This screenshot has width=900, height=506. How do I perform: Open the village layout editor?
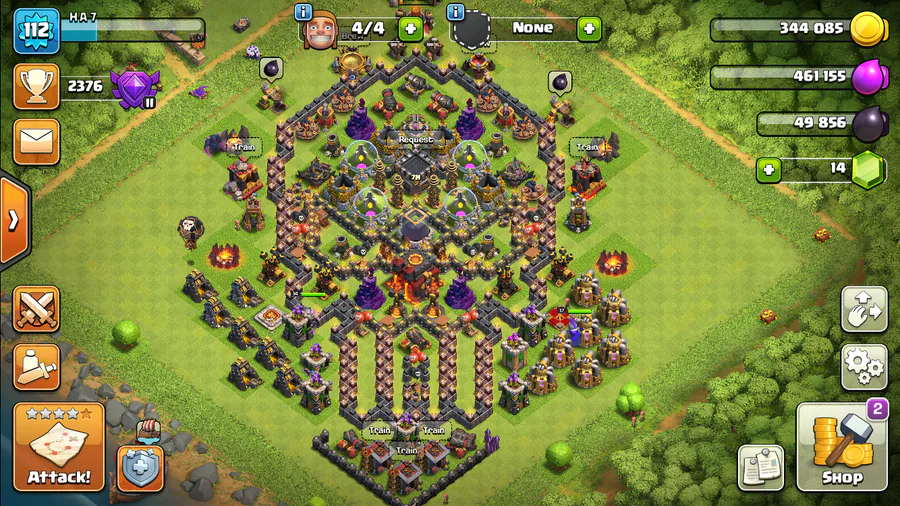pyautogui.click(x=864, y=310)
